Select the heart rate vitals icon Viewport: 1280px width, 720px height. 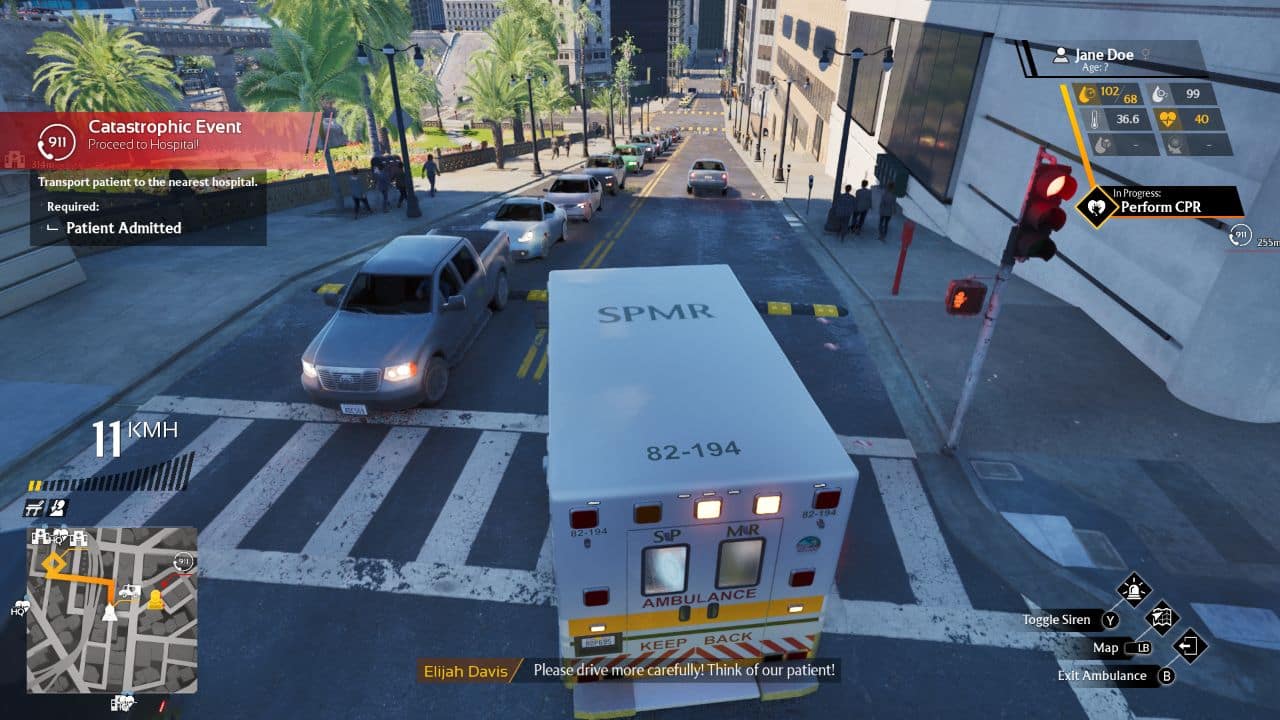tap(1170, 118)
